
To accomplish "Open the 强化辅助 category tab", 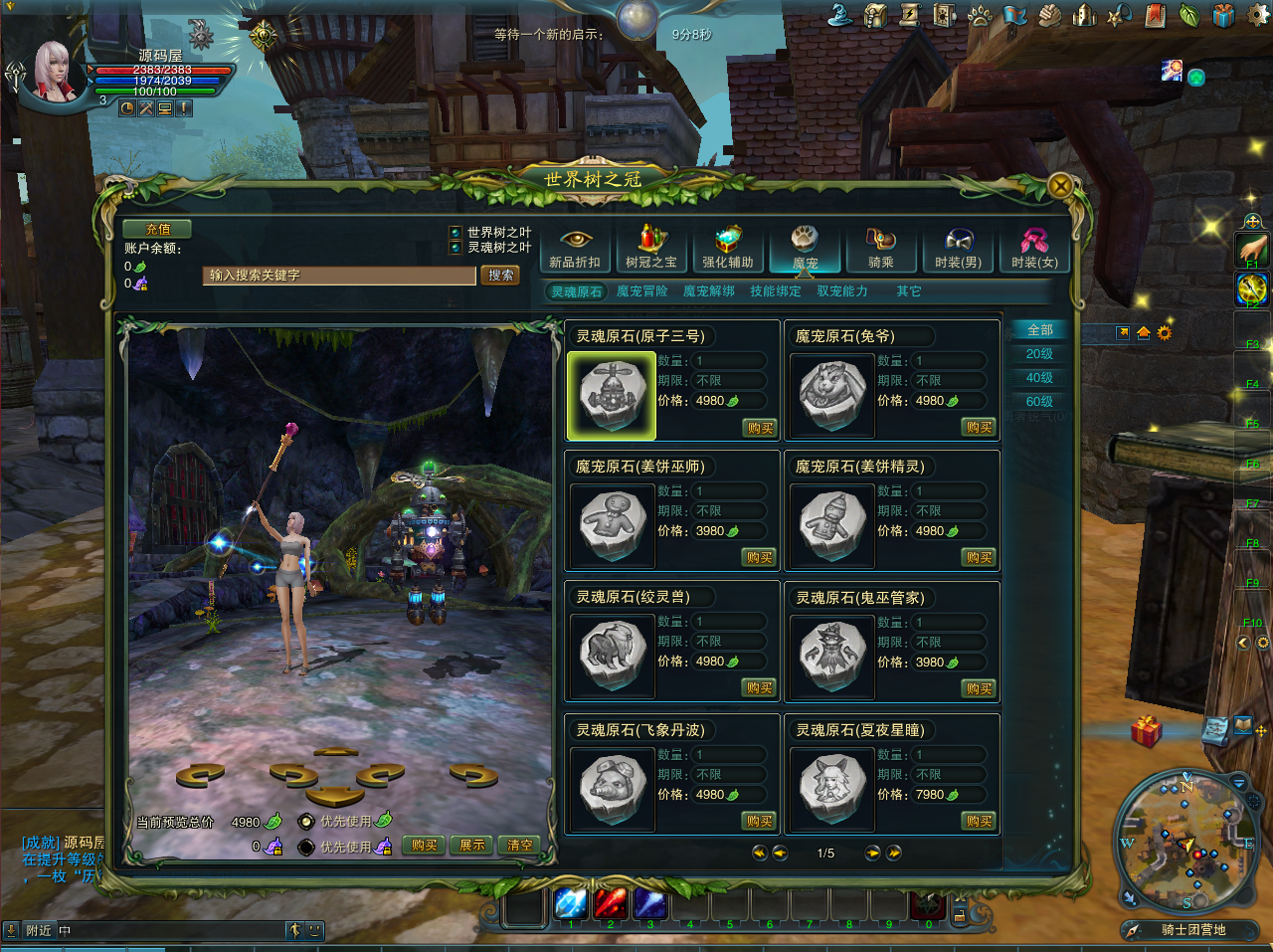I will (728, 248).
